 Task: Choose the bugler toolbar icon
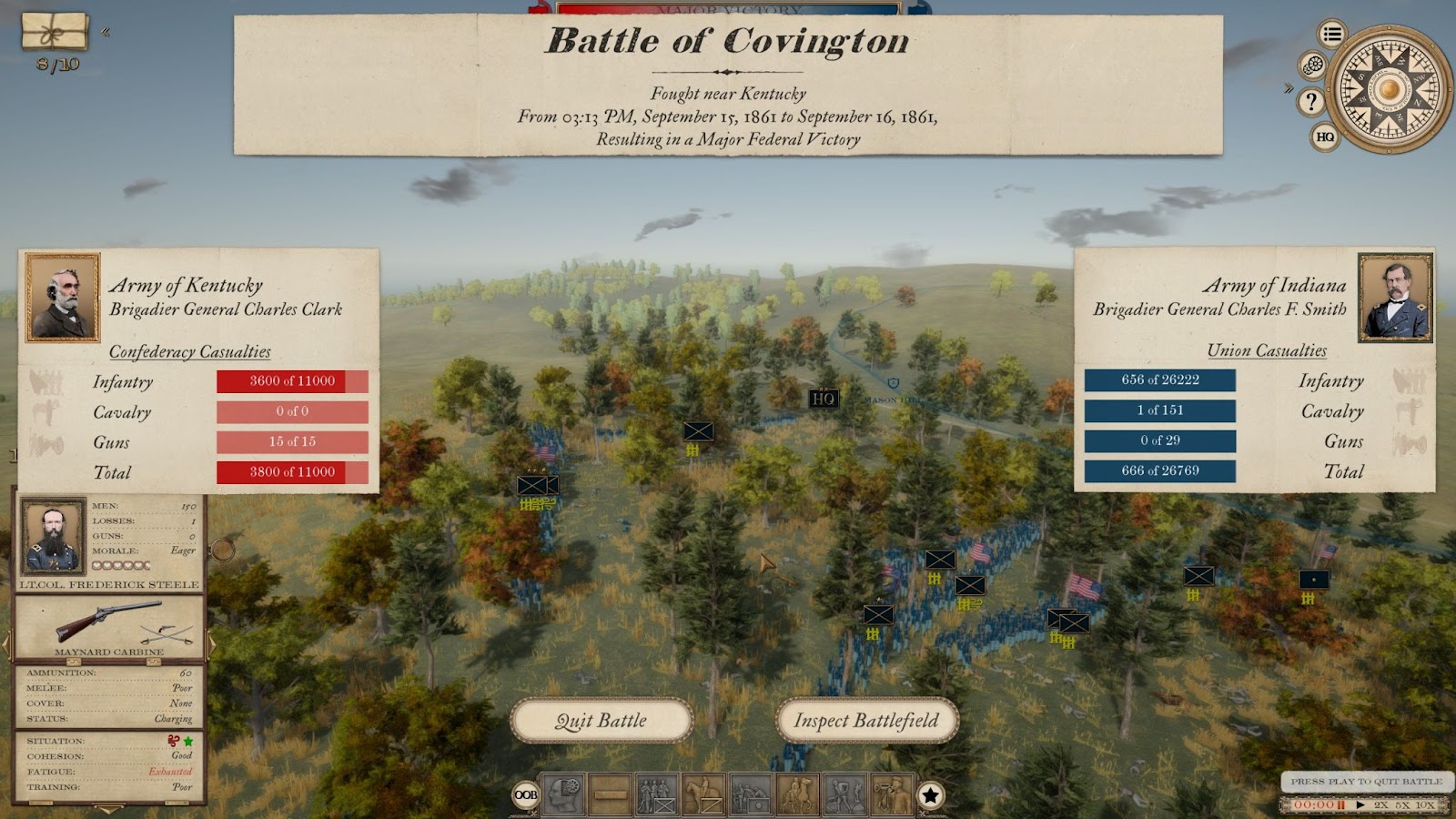(x=892, y=794)
